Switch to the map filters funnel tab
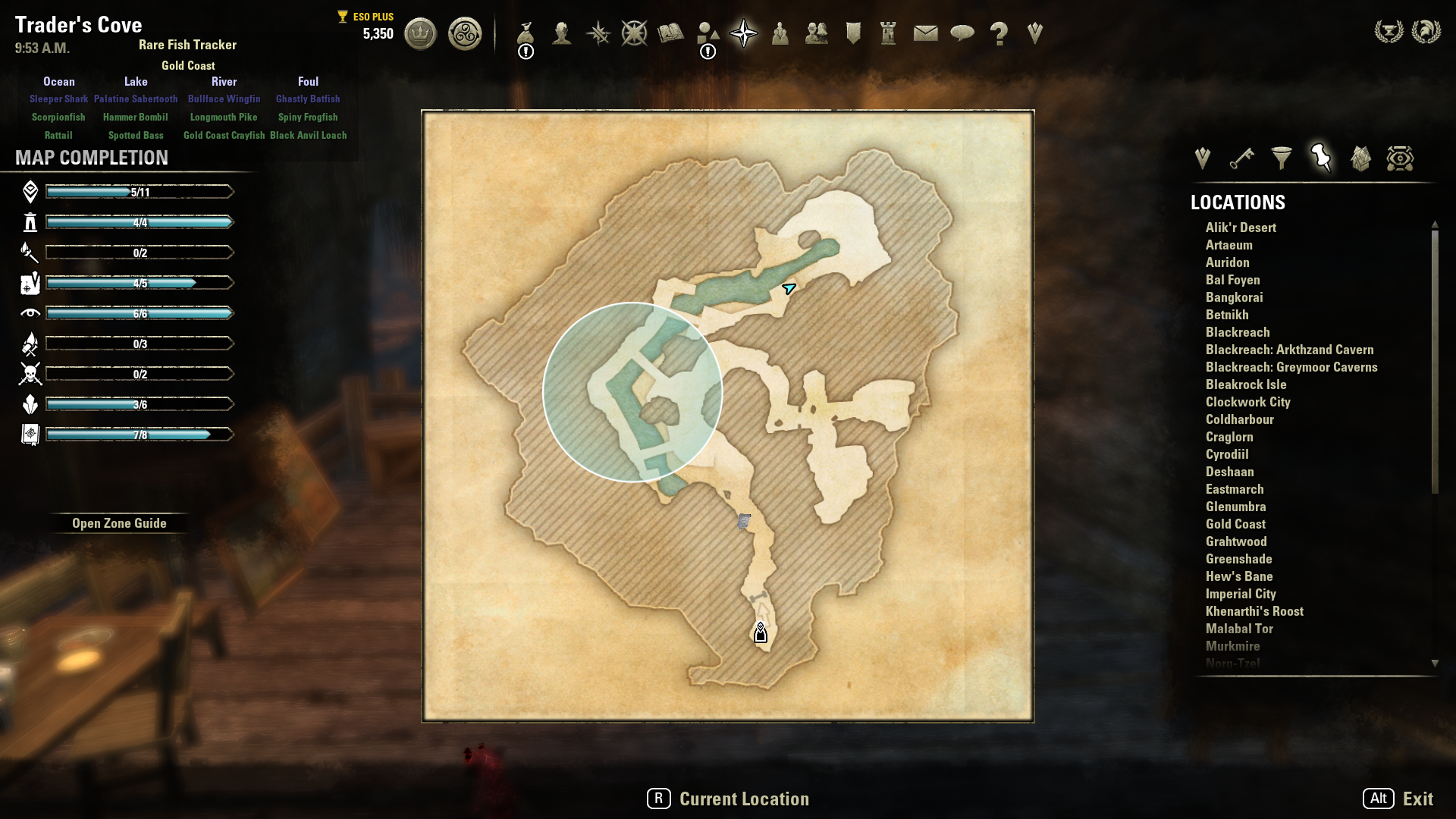The image size is (1456, 819). pos(1282,158)
